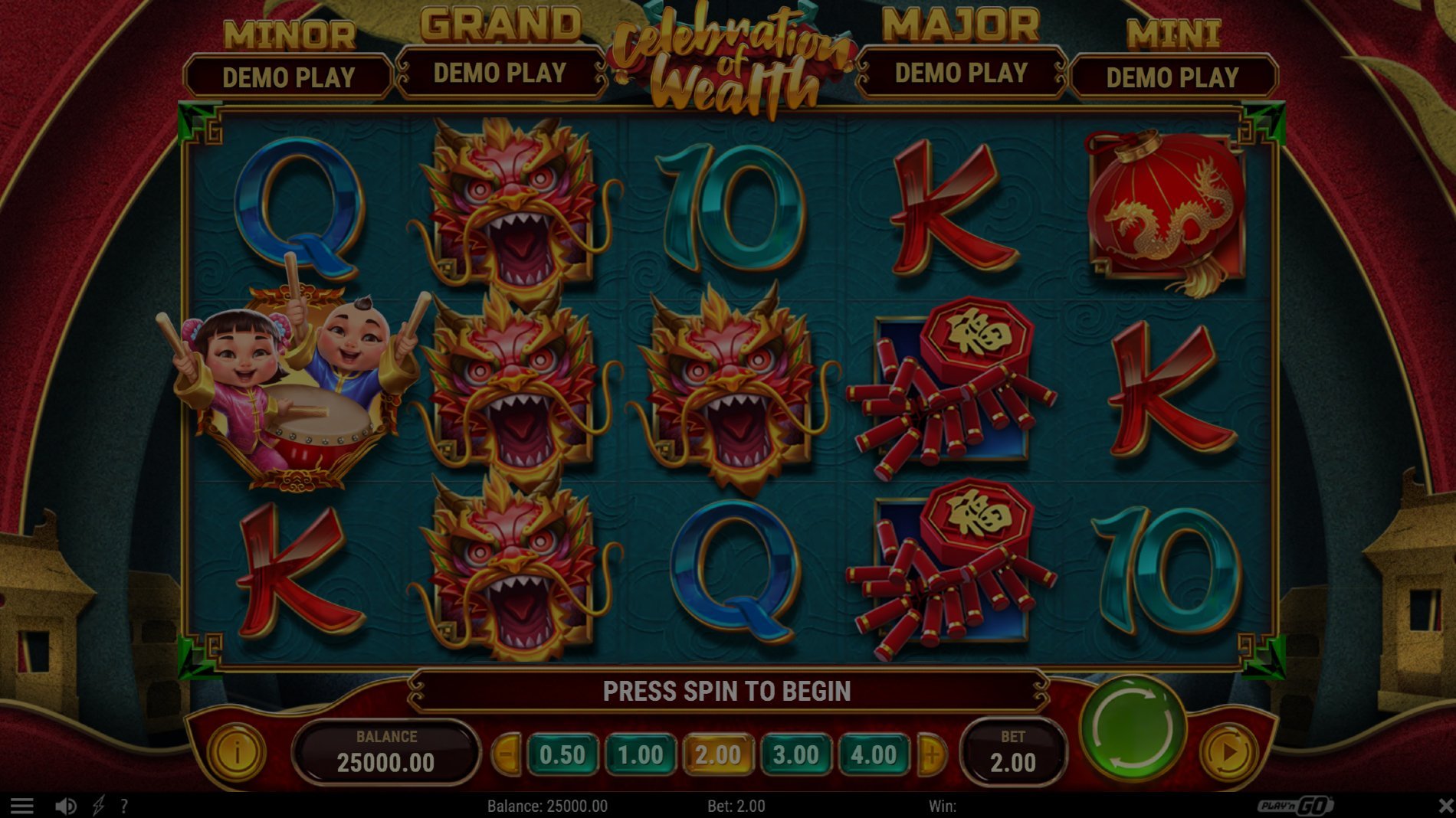Screen dimensions: 1456x818
Task: Toggle fast play lightning bolt
Action: [98, 806]
